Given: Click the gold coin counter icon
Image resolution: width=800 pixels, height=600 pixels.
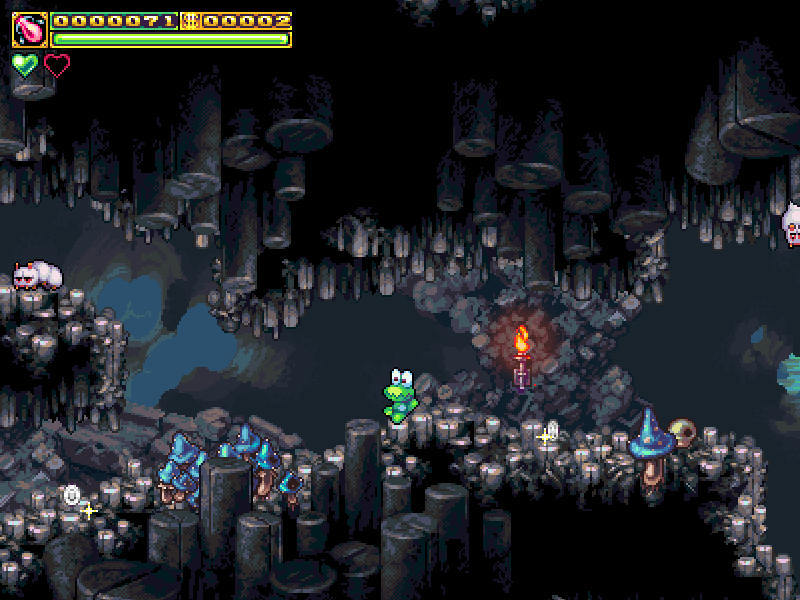Looking at the screenshot, I should pyautogui.click(x=190, y=21).
